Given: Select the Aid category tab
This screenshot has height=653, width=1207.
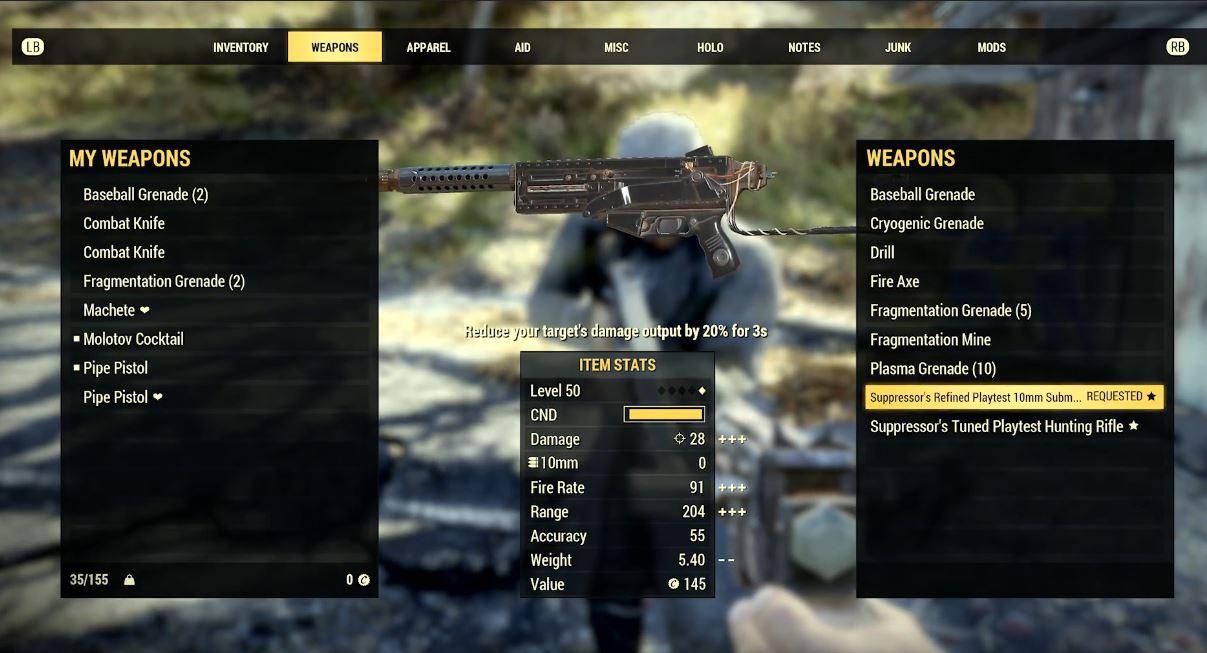Looking at the screenshot, I should pos(522,47).
